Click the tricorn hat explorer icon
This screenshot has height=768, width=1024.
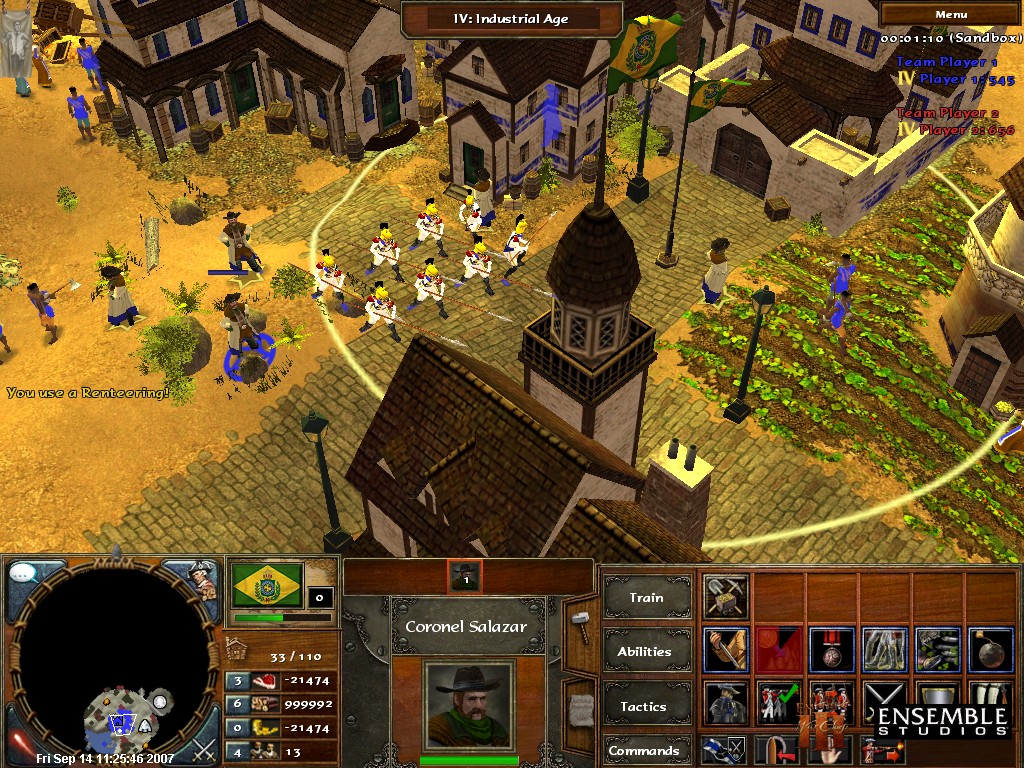pos(201,579)
